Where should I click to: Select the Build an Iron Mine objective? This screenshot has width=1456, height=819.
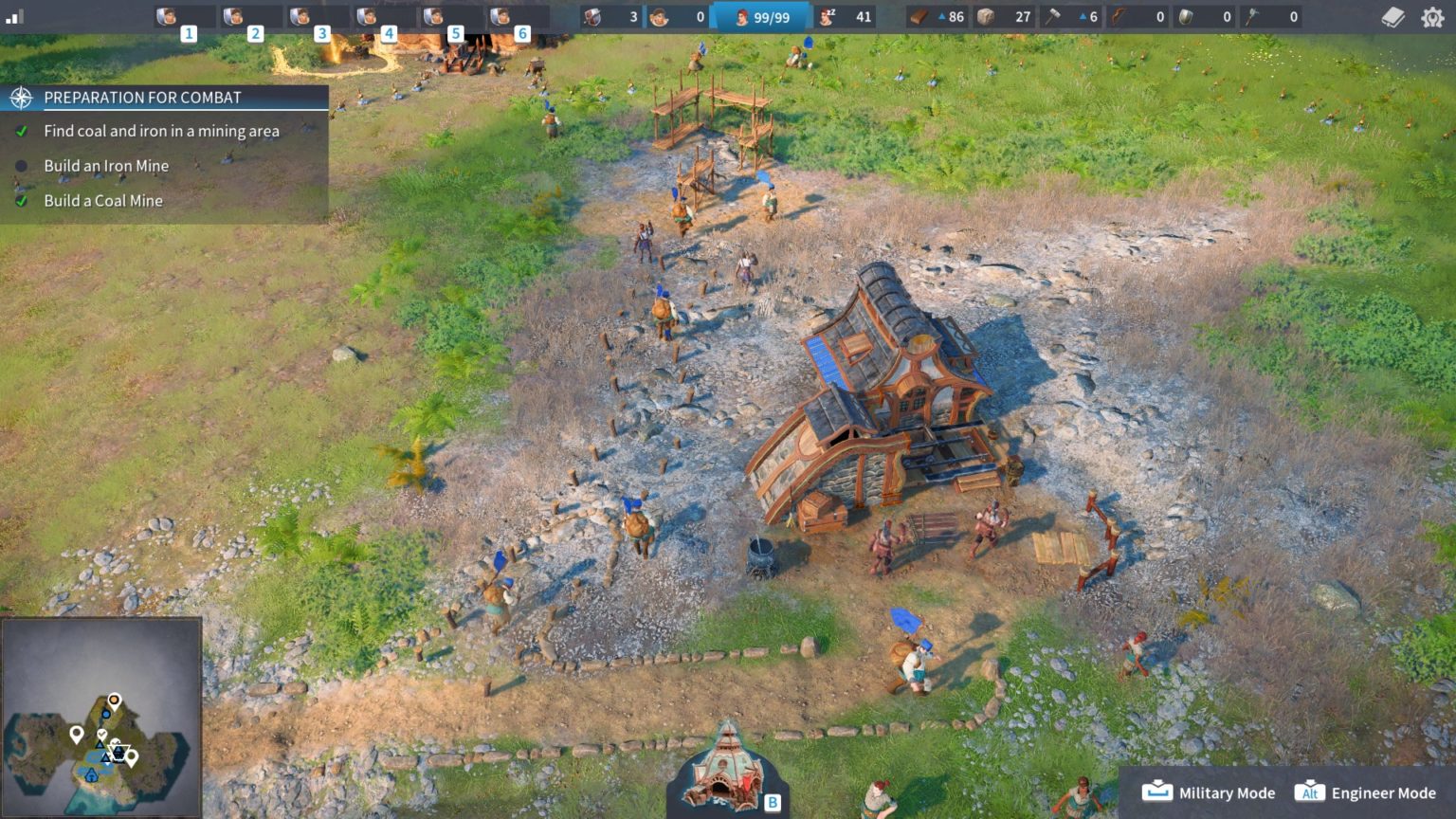pyautogui.click(x=106, y=166)
